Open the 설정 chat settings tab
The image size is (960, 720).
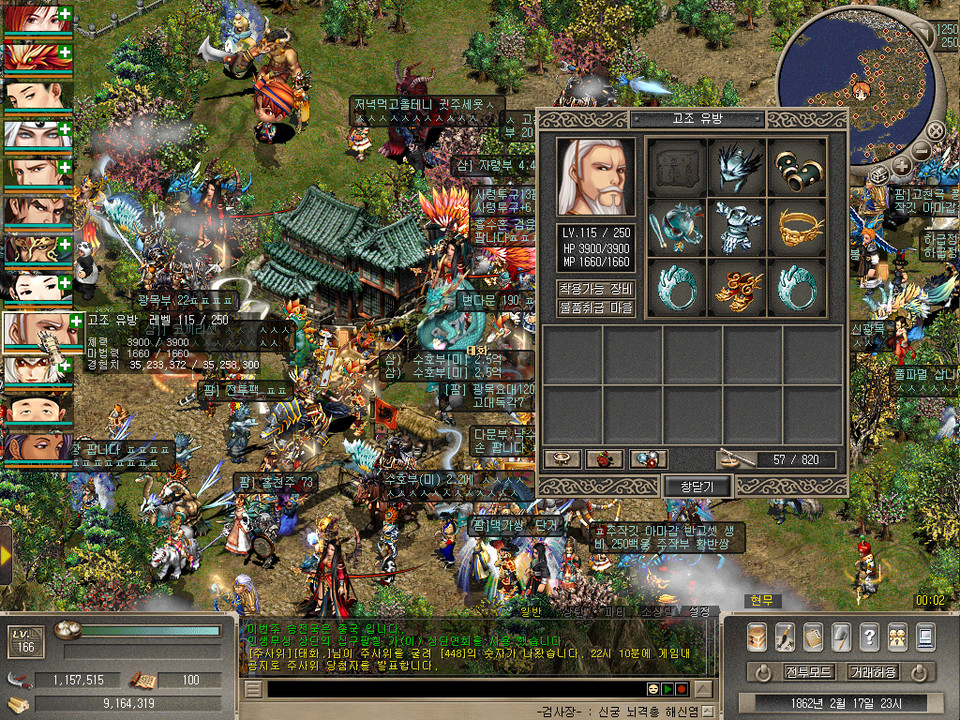click(x=699, y=612)
